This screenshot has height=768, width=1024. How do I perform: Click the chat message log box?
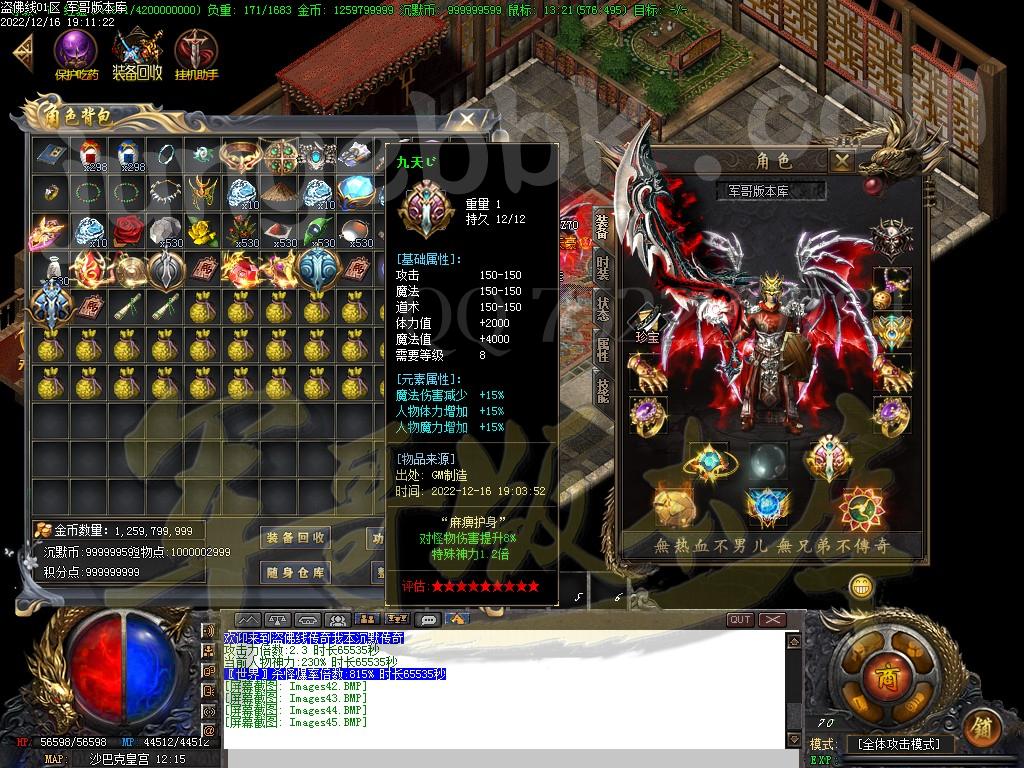click(x=500, y=690)
